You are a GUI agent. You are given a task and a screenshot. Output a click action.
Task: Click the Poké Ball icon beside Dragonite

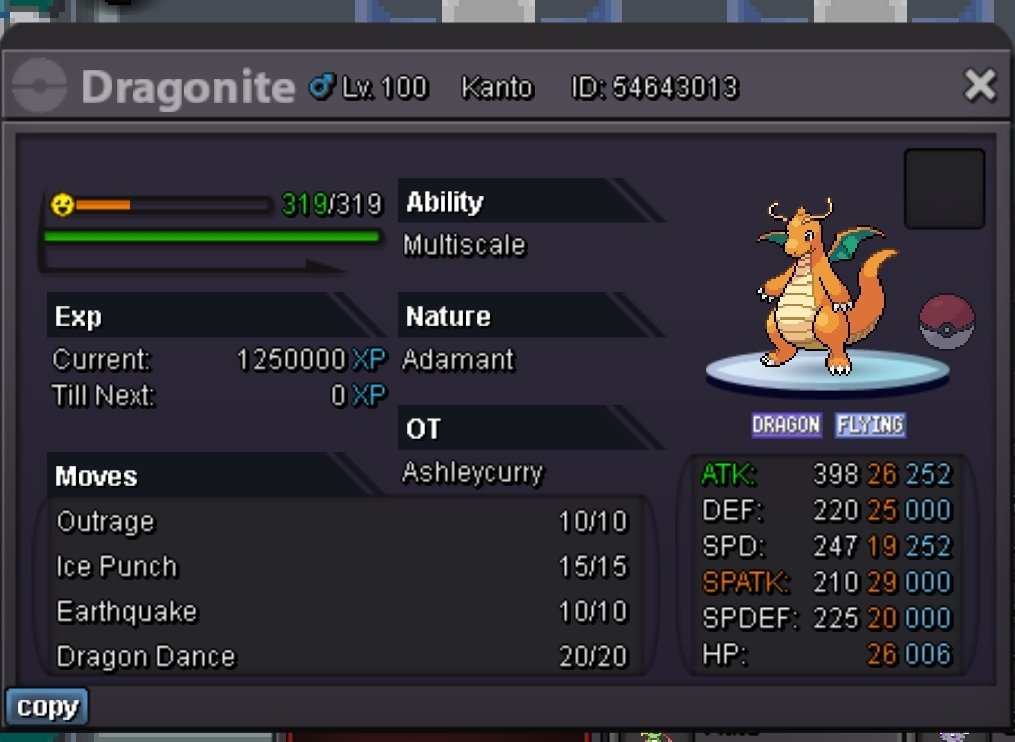point(946,322)
